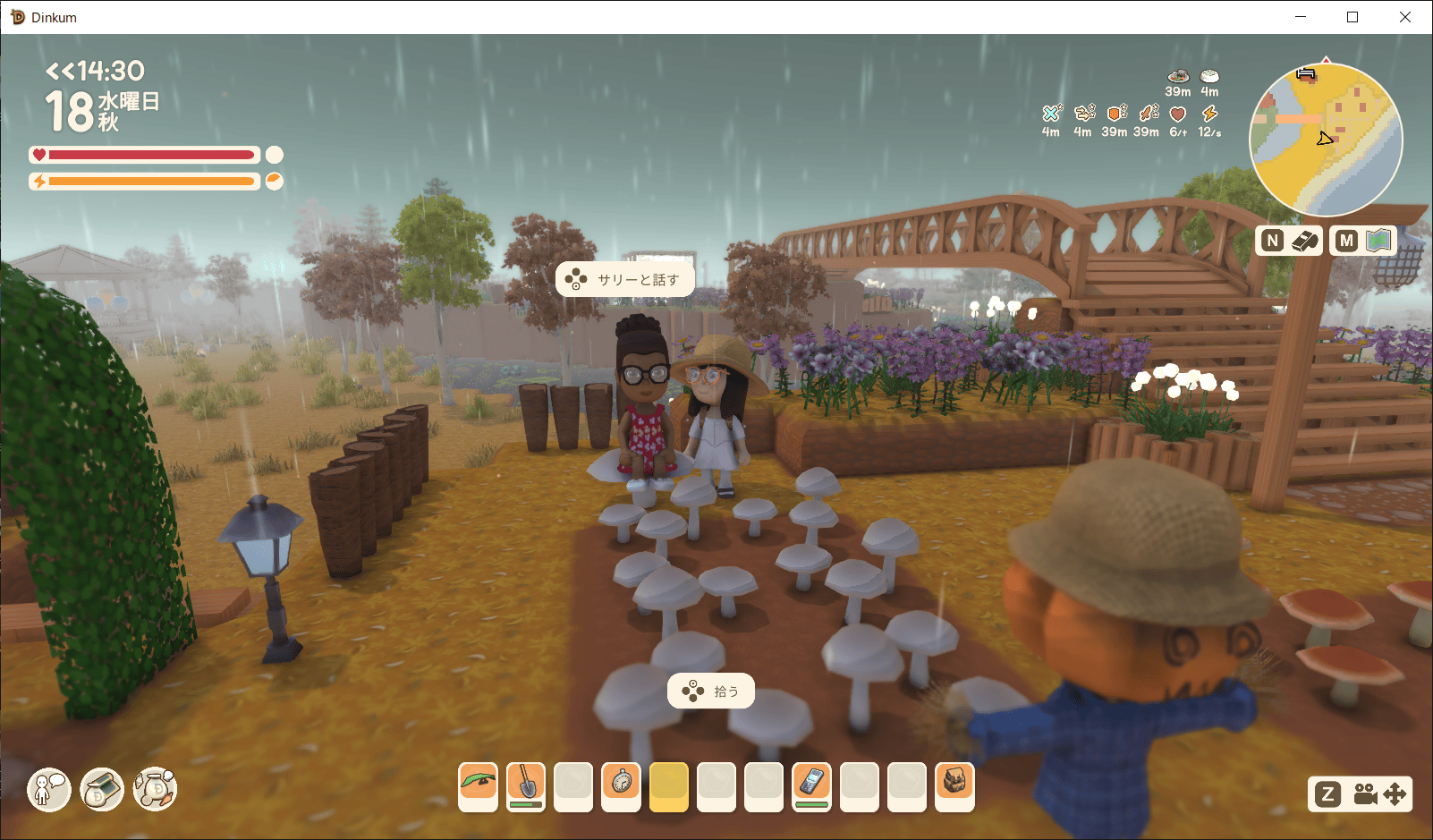Image resolution: width=1433 pixels, height=840 pixels.
Task: Toggle the camera move control
Action: click(1361, 793)
